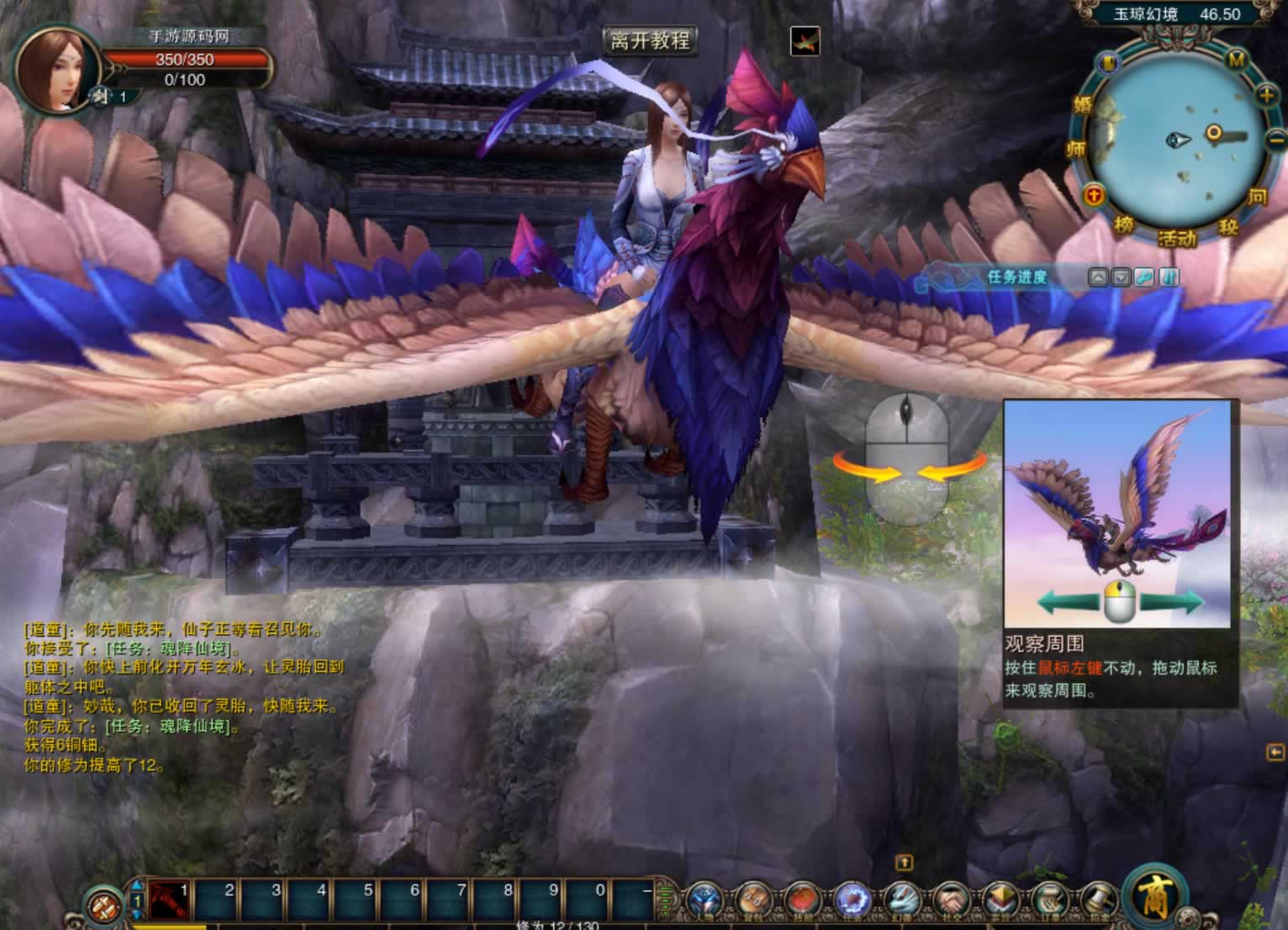
Task: Open the character portrait panel
Action: point(53,69)
